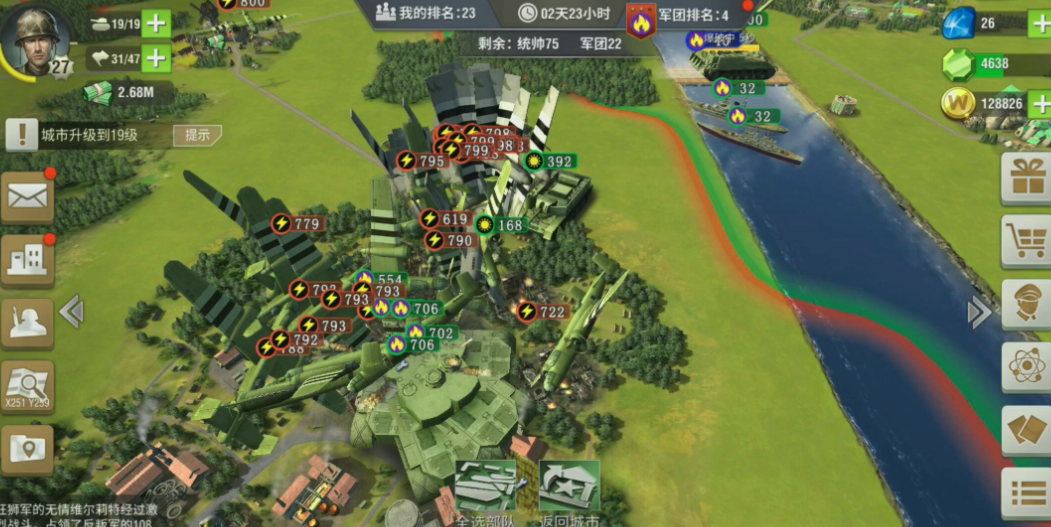Open the officer commander menu icon
Screen dimensions: 1051x527
click(1027, 304)
